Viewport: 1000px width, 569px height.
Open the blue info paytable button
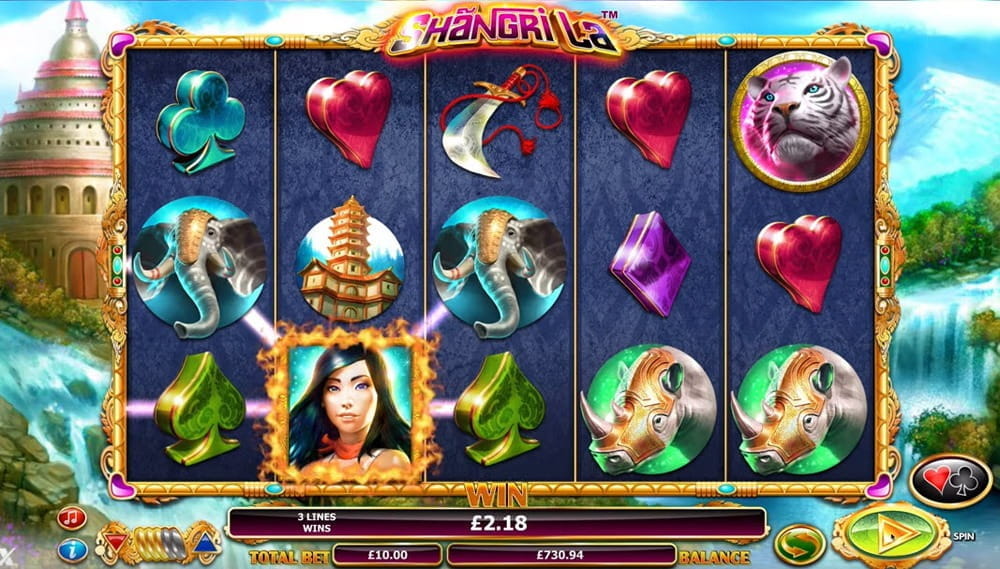(x=71, y=549)
